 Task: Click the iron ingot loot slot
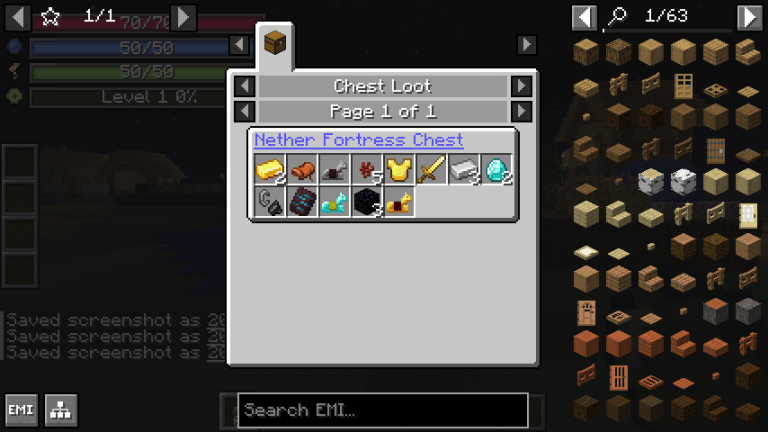coord(464,170)
